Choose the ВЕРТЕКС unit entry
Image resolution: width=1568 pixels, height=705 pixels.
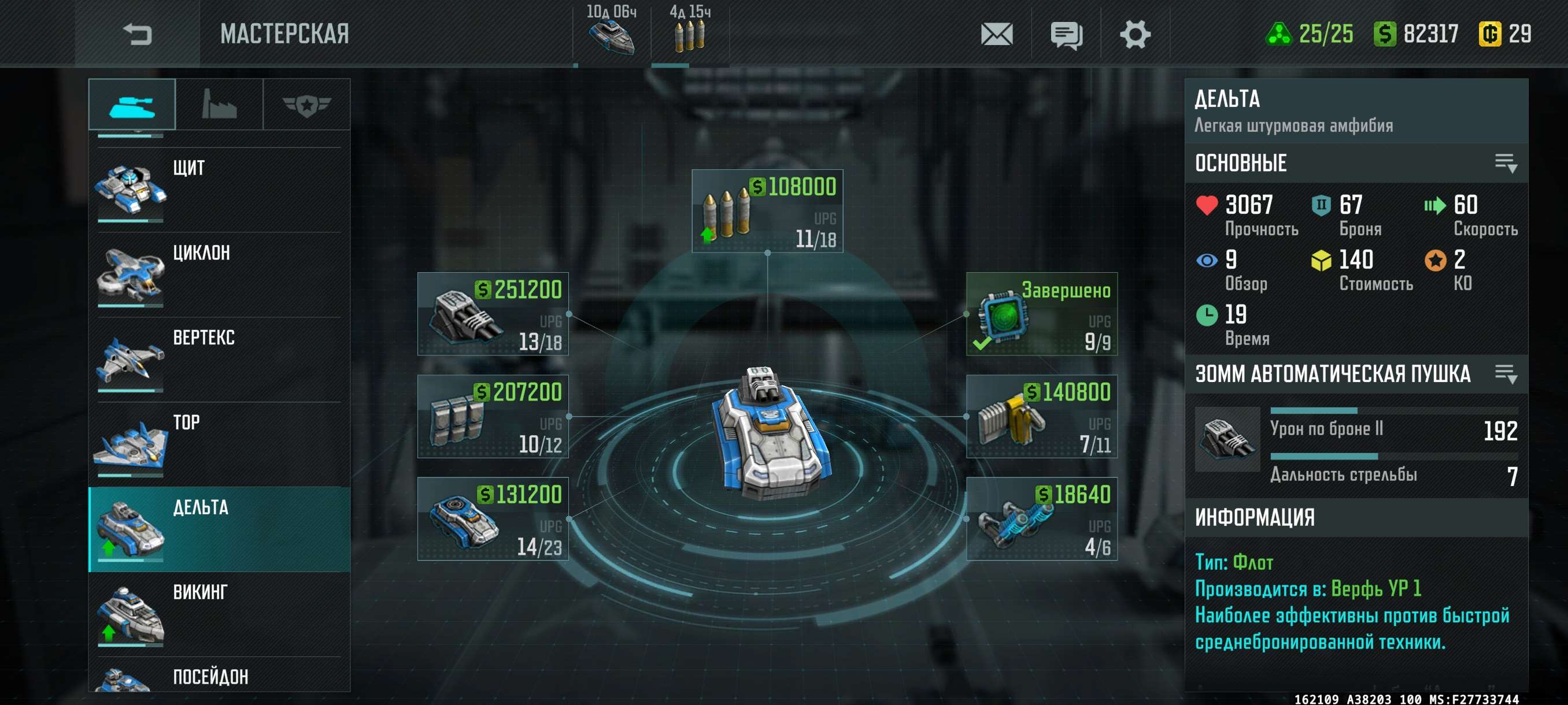219,359
